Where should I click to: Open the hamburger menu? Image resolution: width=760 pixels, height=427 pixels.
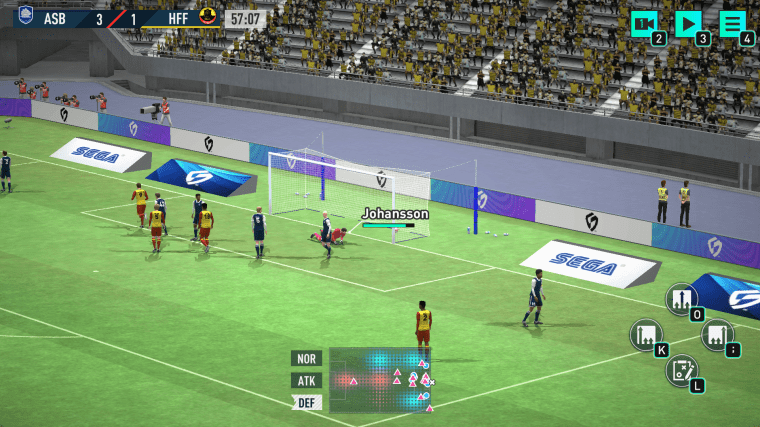point(733,24)
